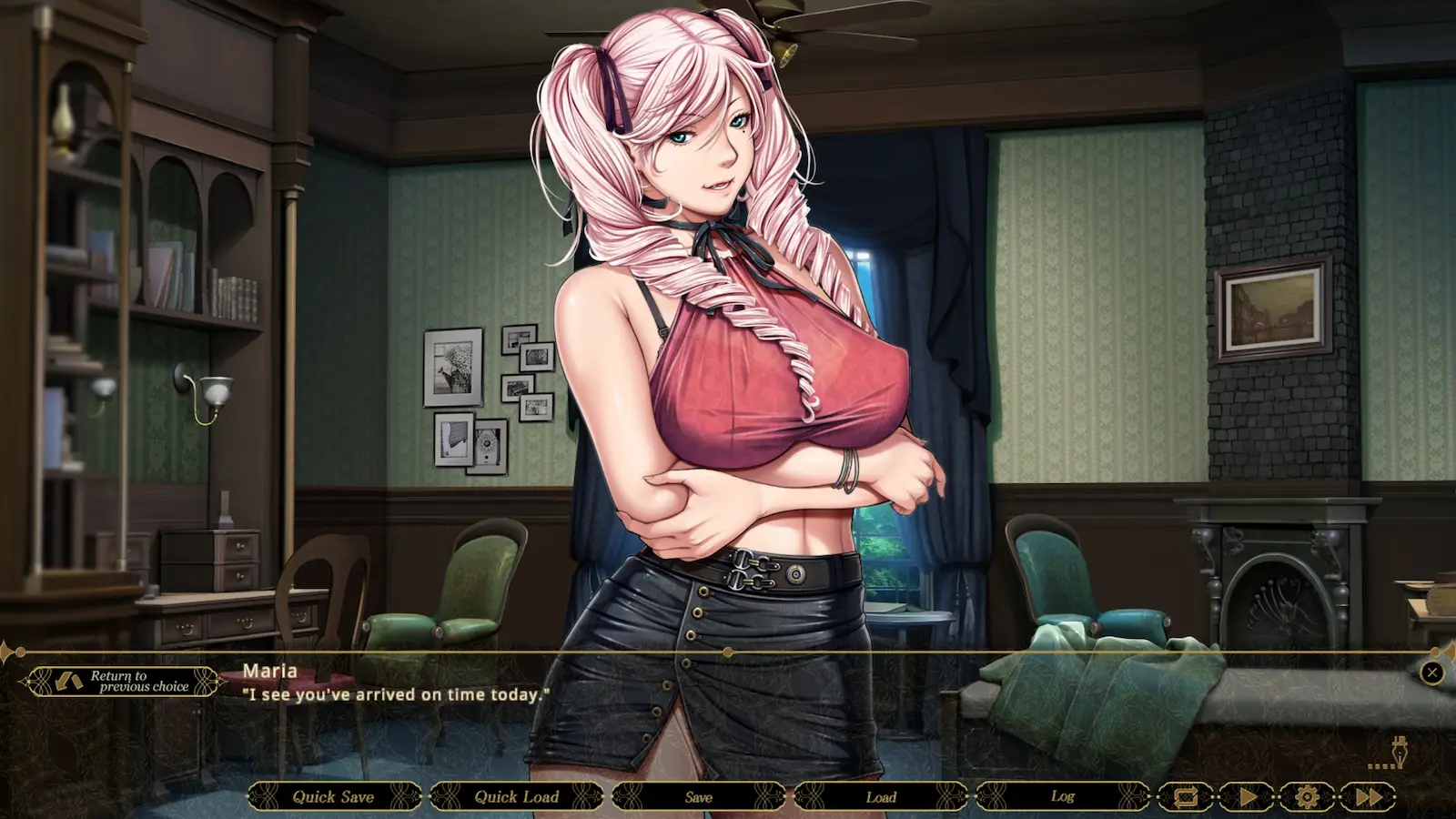This screenshot has width=1456, height=819.
Task: Toggle automatic text advance with the play button
Action: pos(1247,796)
